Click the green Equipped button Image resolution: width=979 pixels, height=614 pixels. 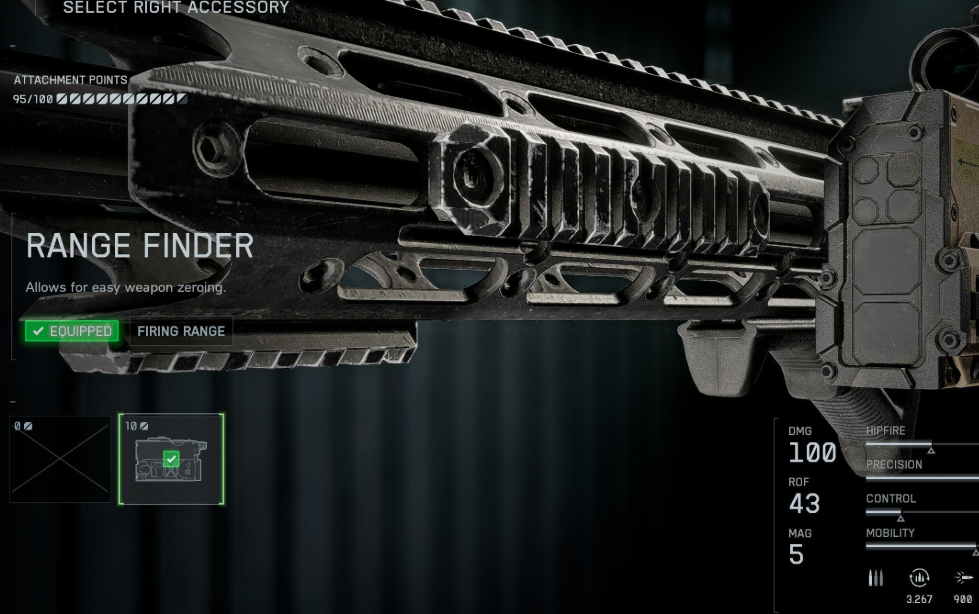[72, 331]
